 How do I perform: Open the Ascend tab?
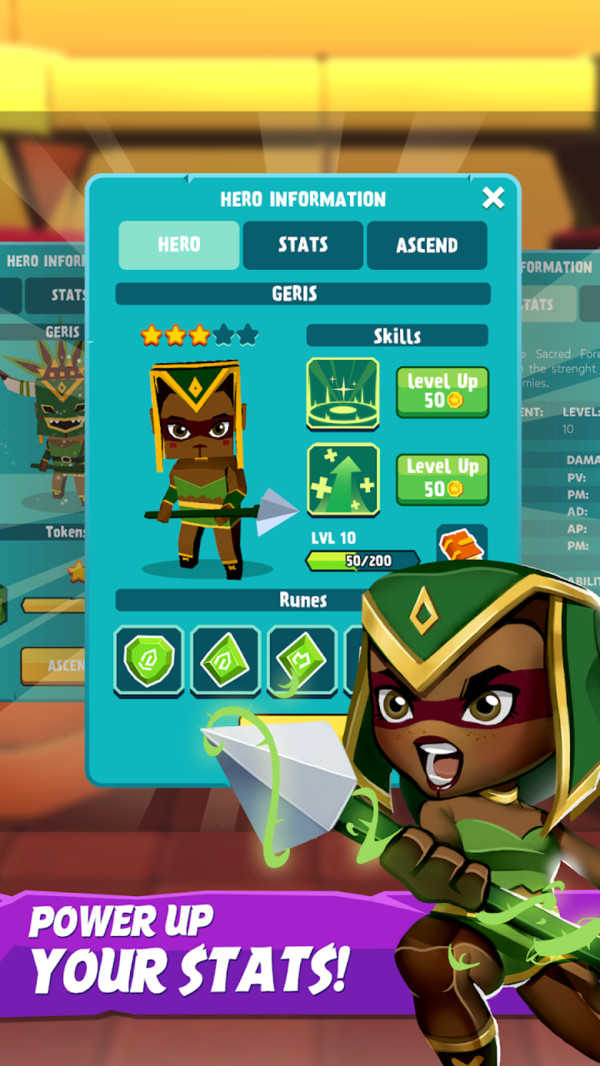(427, 245)
